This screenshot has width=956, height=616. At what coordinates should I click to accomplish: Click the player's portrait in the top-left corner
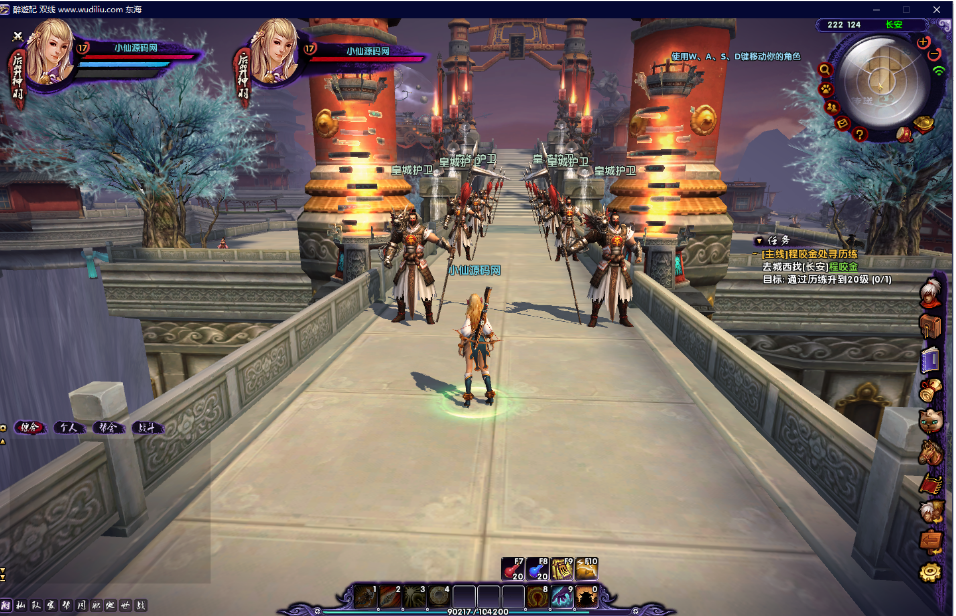[x=48, y=54]
